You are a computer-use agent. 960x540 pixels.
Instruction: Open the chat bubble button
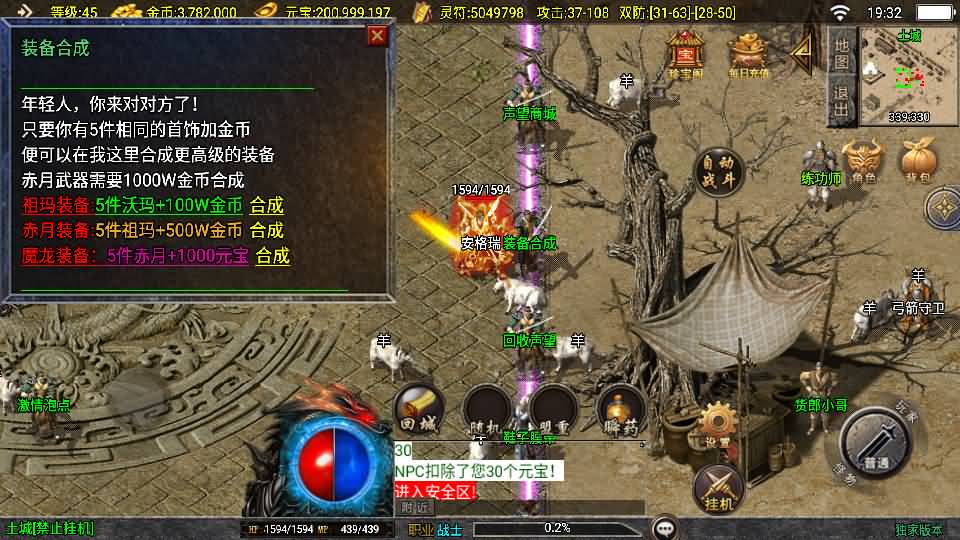click(663, 527)
